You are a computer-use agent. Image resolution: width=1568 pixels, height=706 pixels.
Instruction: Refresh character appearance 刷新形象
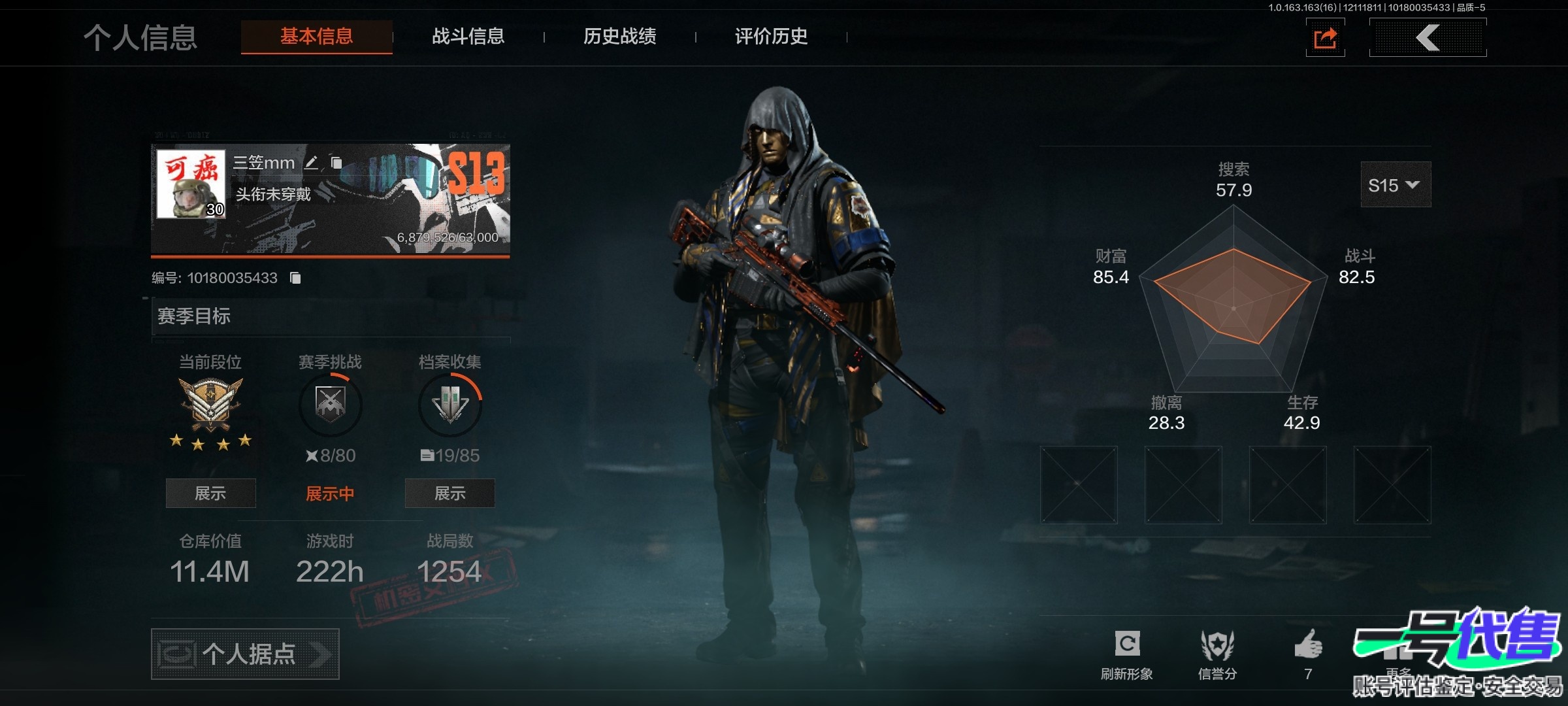point(1127,652)
